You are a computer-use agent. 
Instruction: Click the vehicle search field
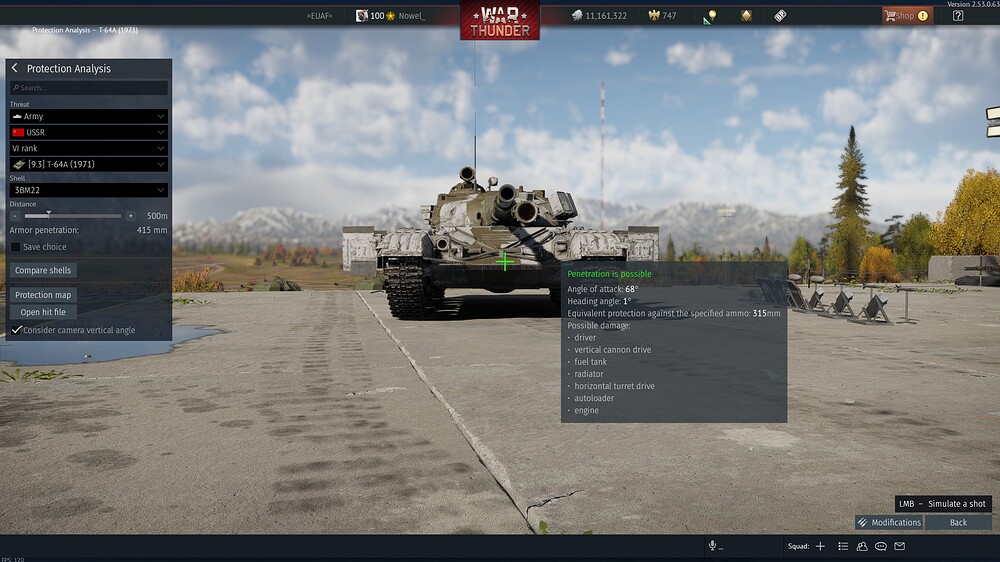[89, 88]
